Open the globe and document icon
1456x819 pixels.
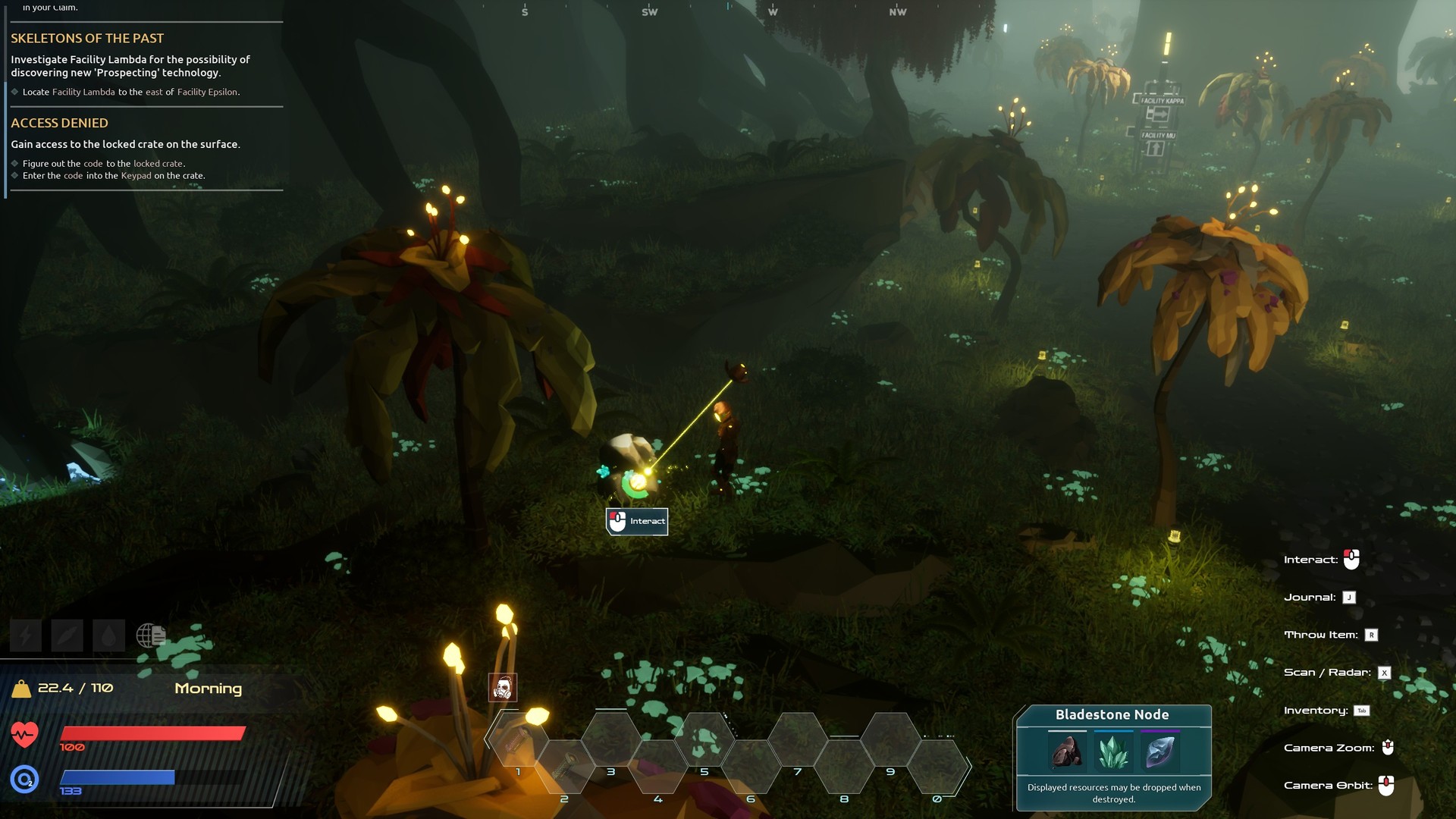151,635
